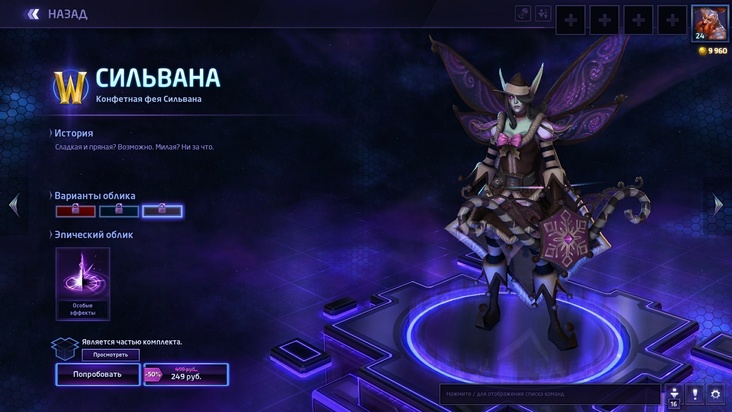Open the friends list icon showing 16

(673, 396)
